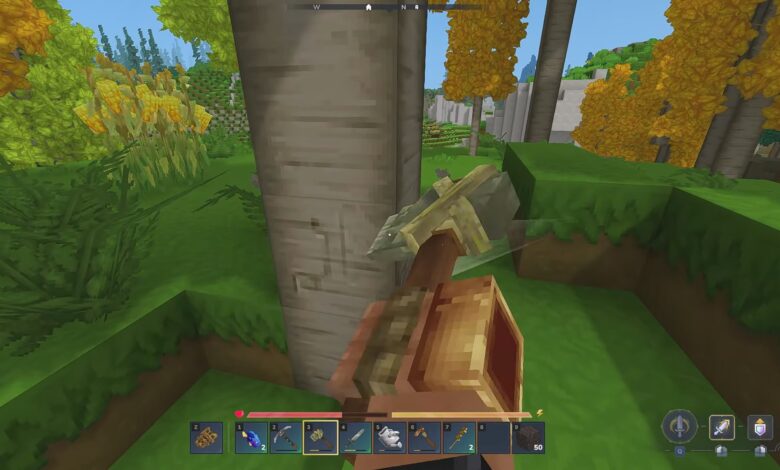Screen dimensions: 780x470
Task: Equip the pickaxe in slot 2
Action: pyautogui.click(x=285, y=438)
